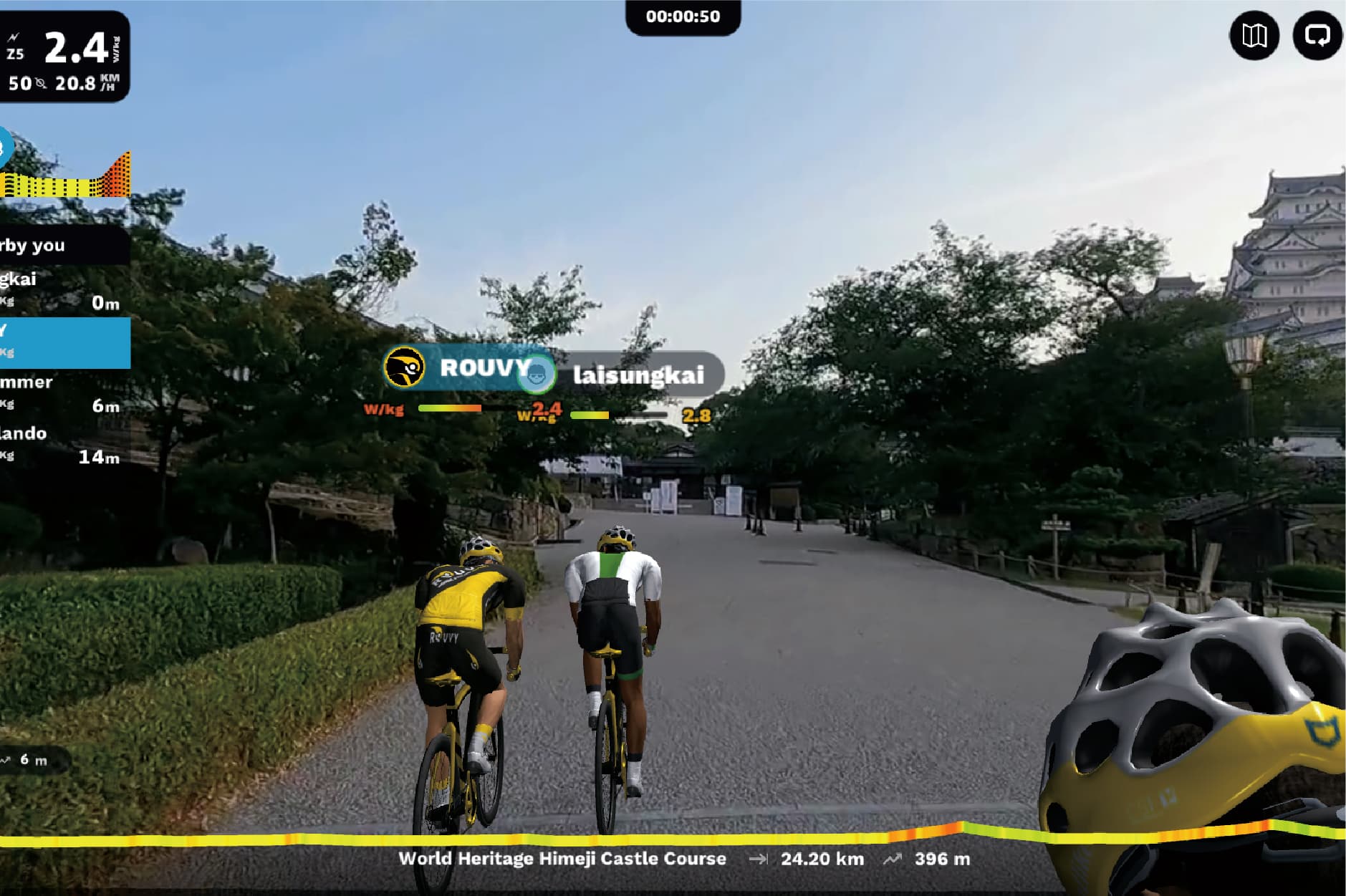Choose the highlighted blue rider row

64,342
